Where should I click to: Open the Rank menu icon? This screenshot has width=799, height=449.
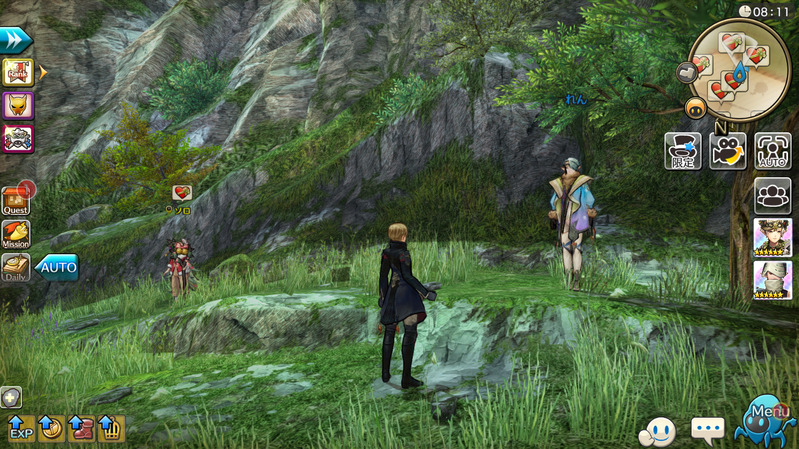click(18, 72)
